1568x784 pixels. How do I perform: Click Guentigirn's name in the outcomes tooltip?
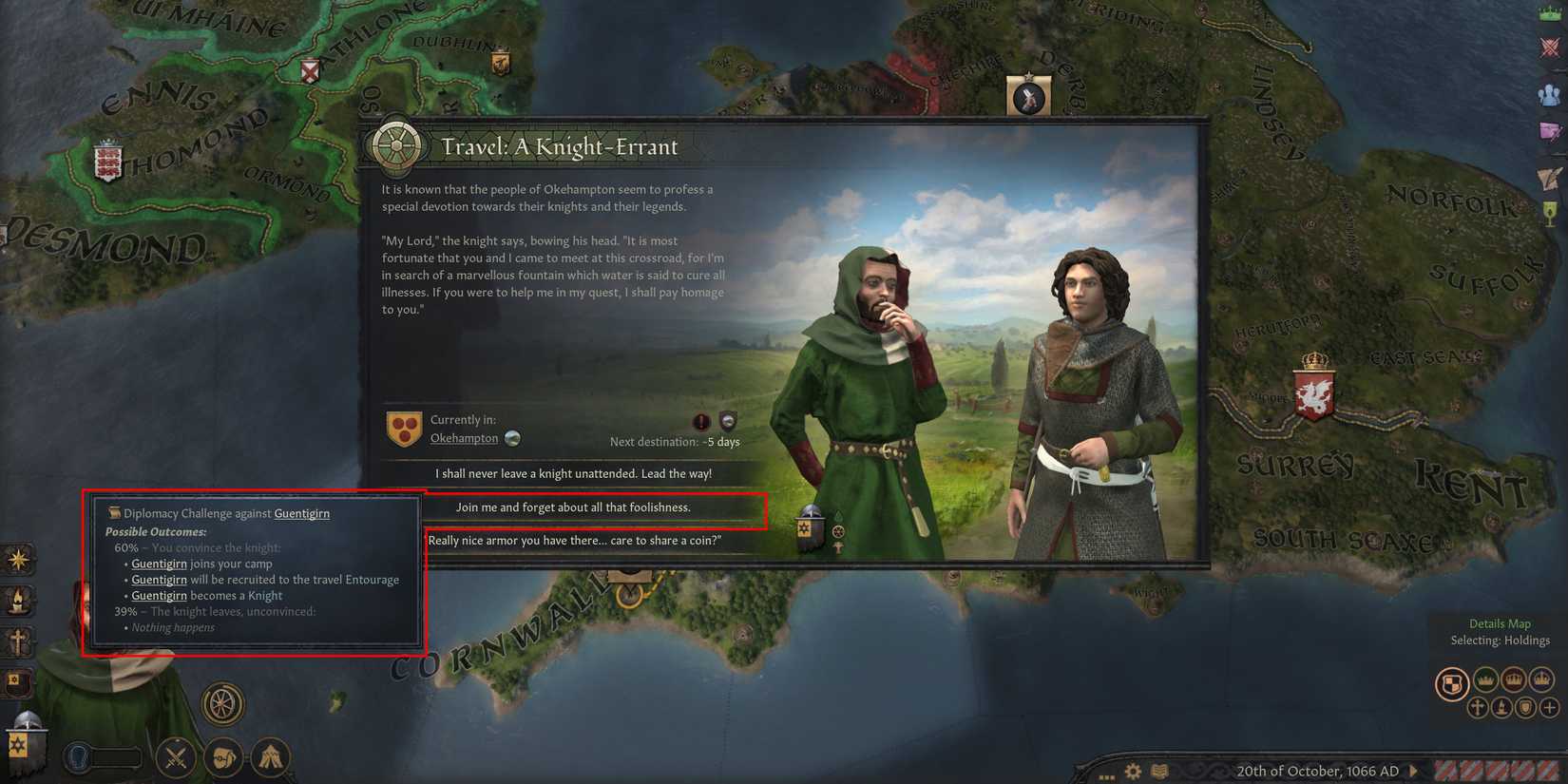point(301,512)
